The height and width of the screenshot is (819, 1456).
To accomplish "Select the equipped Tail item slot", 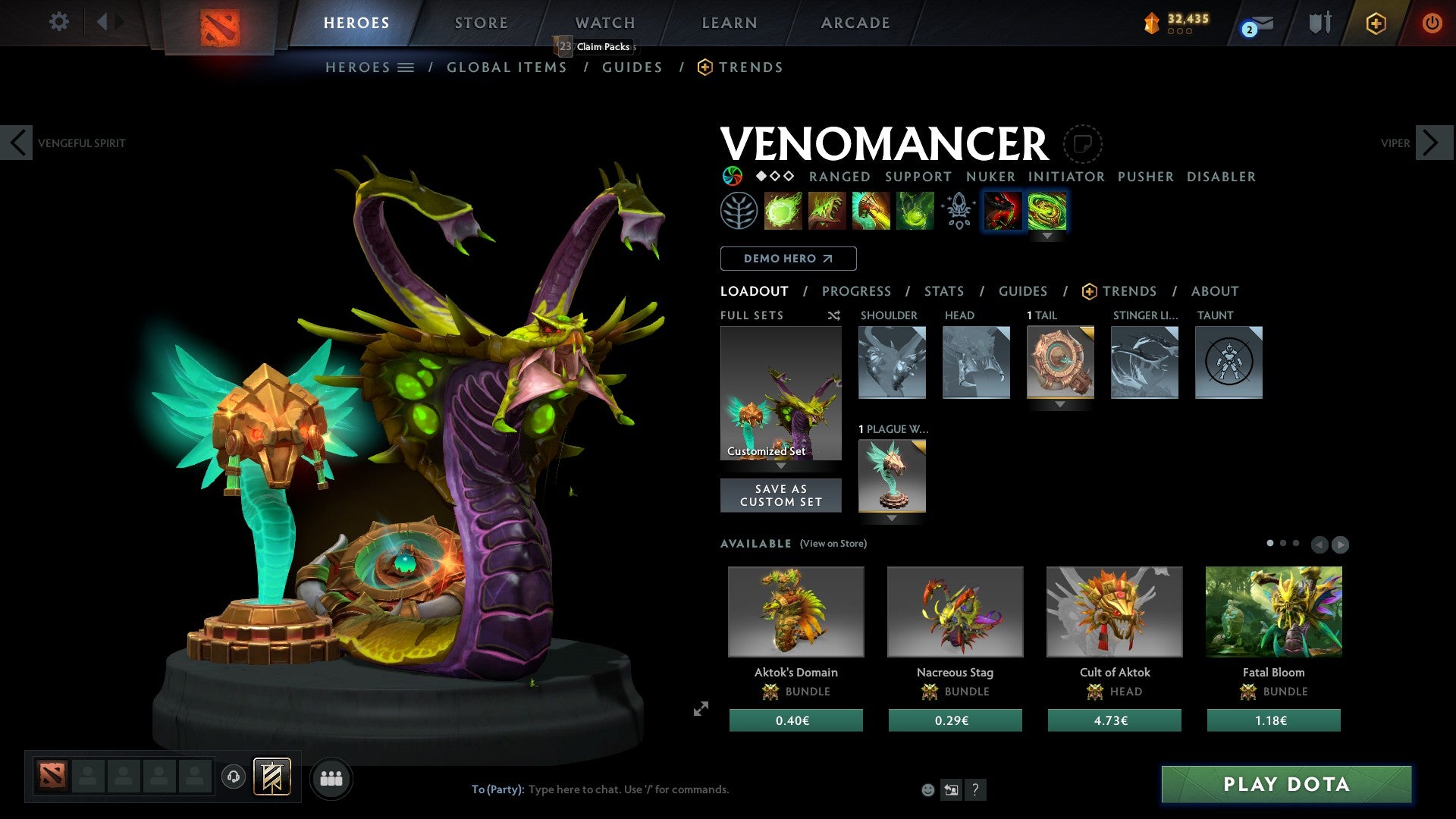I will tap(1060, 362).
